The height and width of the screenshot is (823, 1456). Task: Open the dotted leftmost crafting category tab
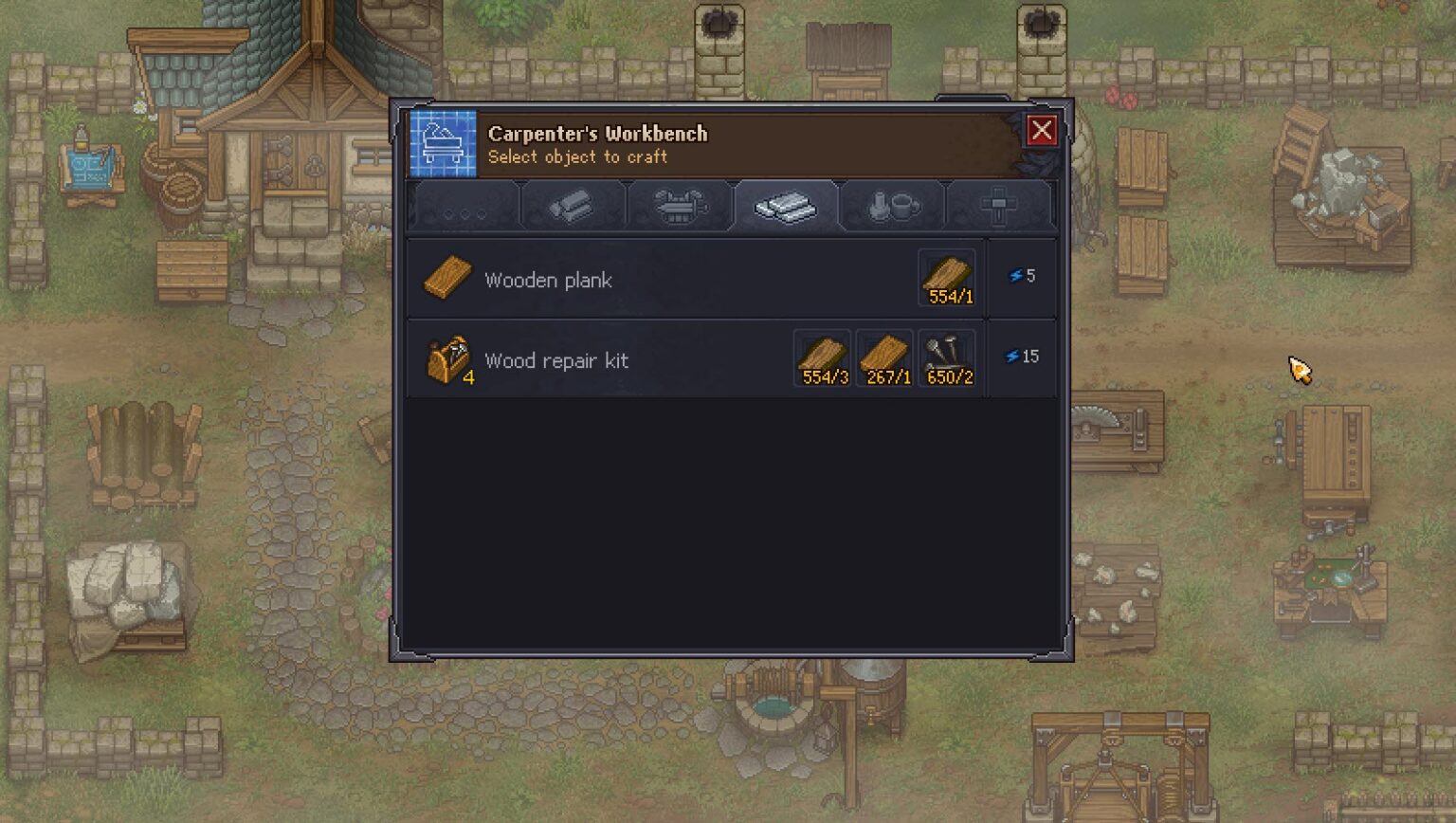(464, 209)
